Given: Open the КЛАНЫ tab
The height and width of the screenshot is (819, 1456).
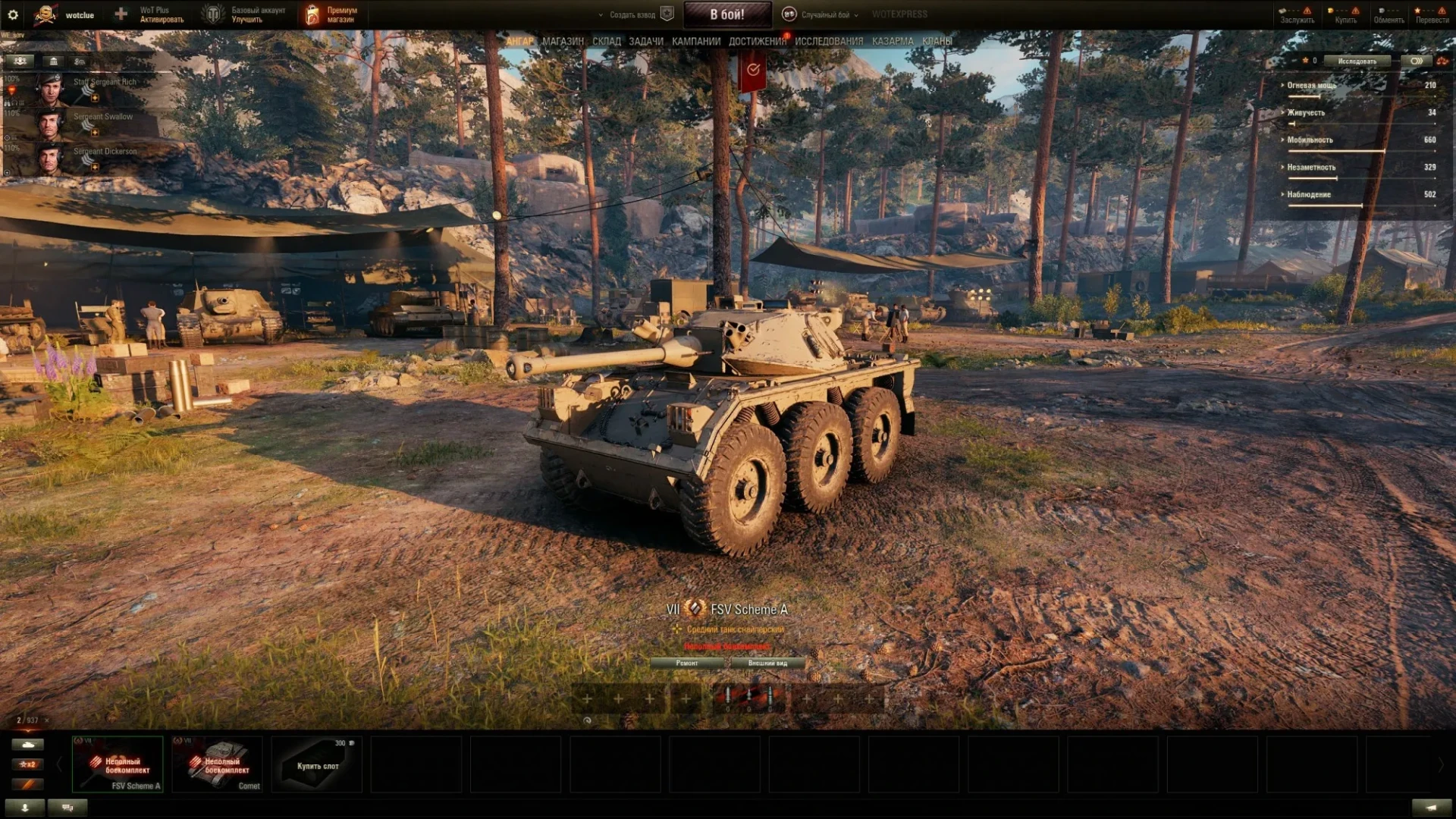Looking at the screenshot, I should coord(937,41).
